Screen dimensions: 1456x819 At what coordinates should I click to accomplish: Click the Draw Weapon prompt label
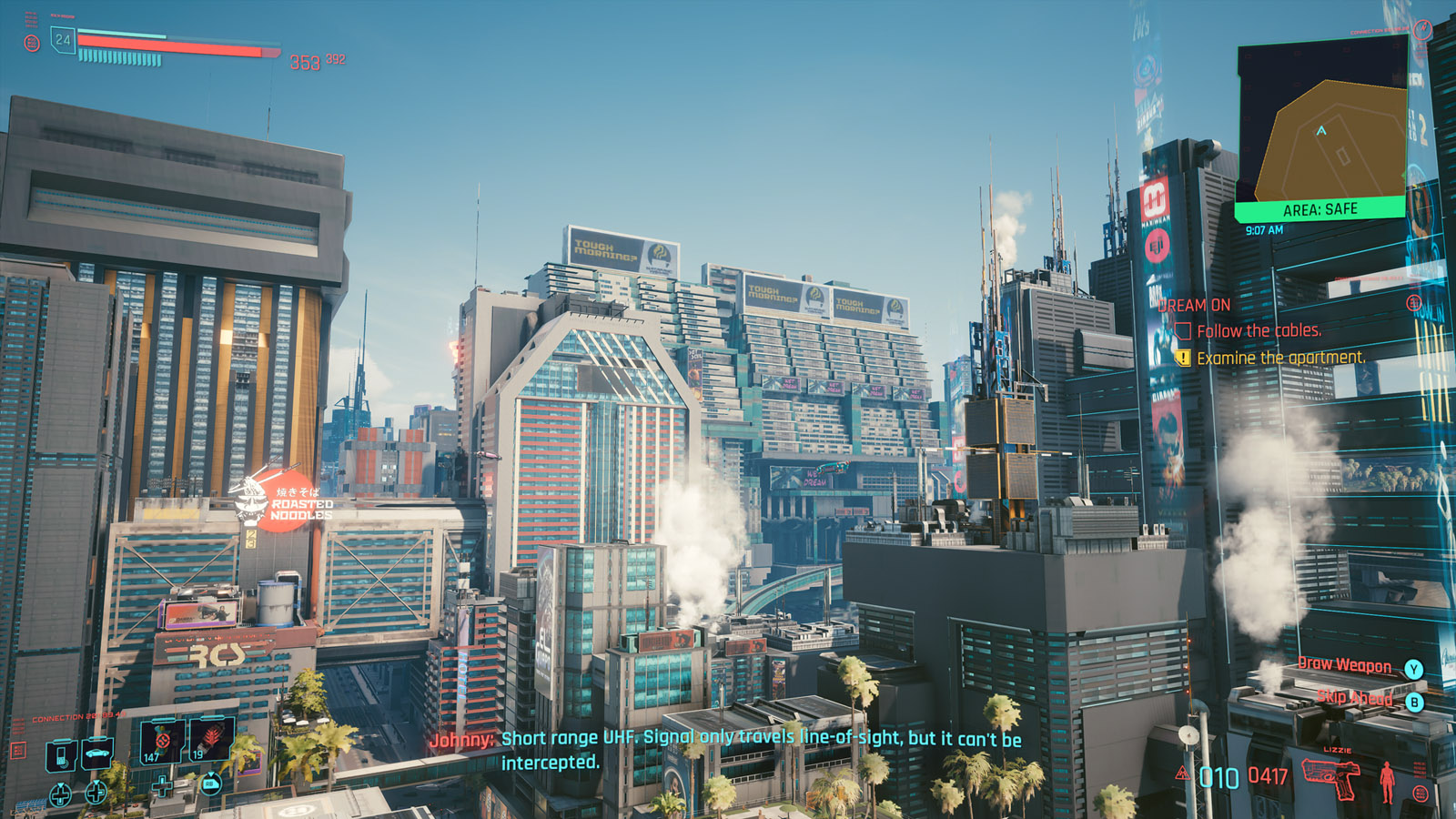pyautogui.click(x=1344, y=665)
